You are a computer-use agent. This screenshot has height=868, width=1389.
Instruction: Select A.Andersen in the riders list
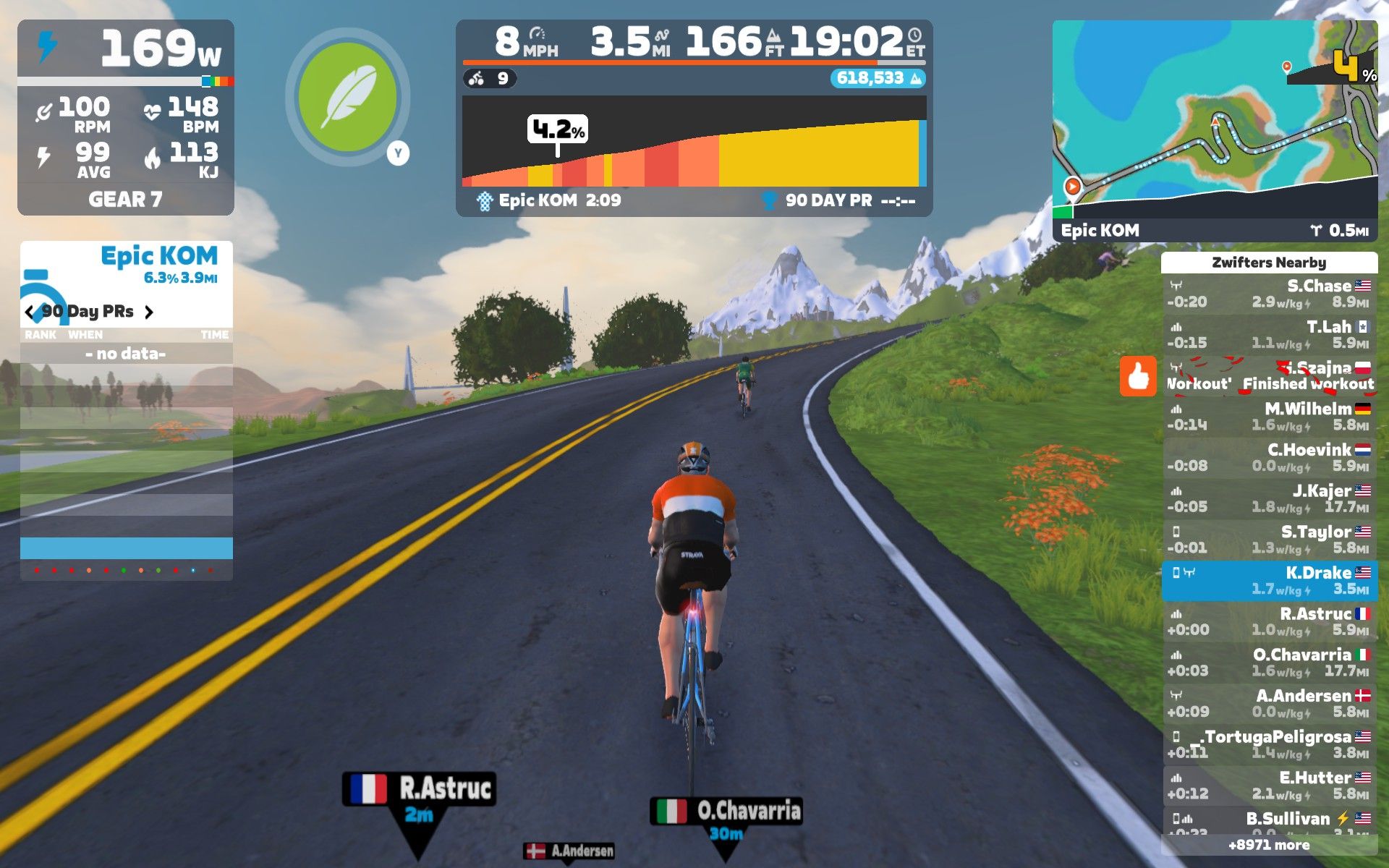coord(1269,704)
